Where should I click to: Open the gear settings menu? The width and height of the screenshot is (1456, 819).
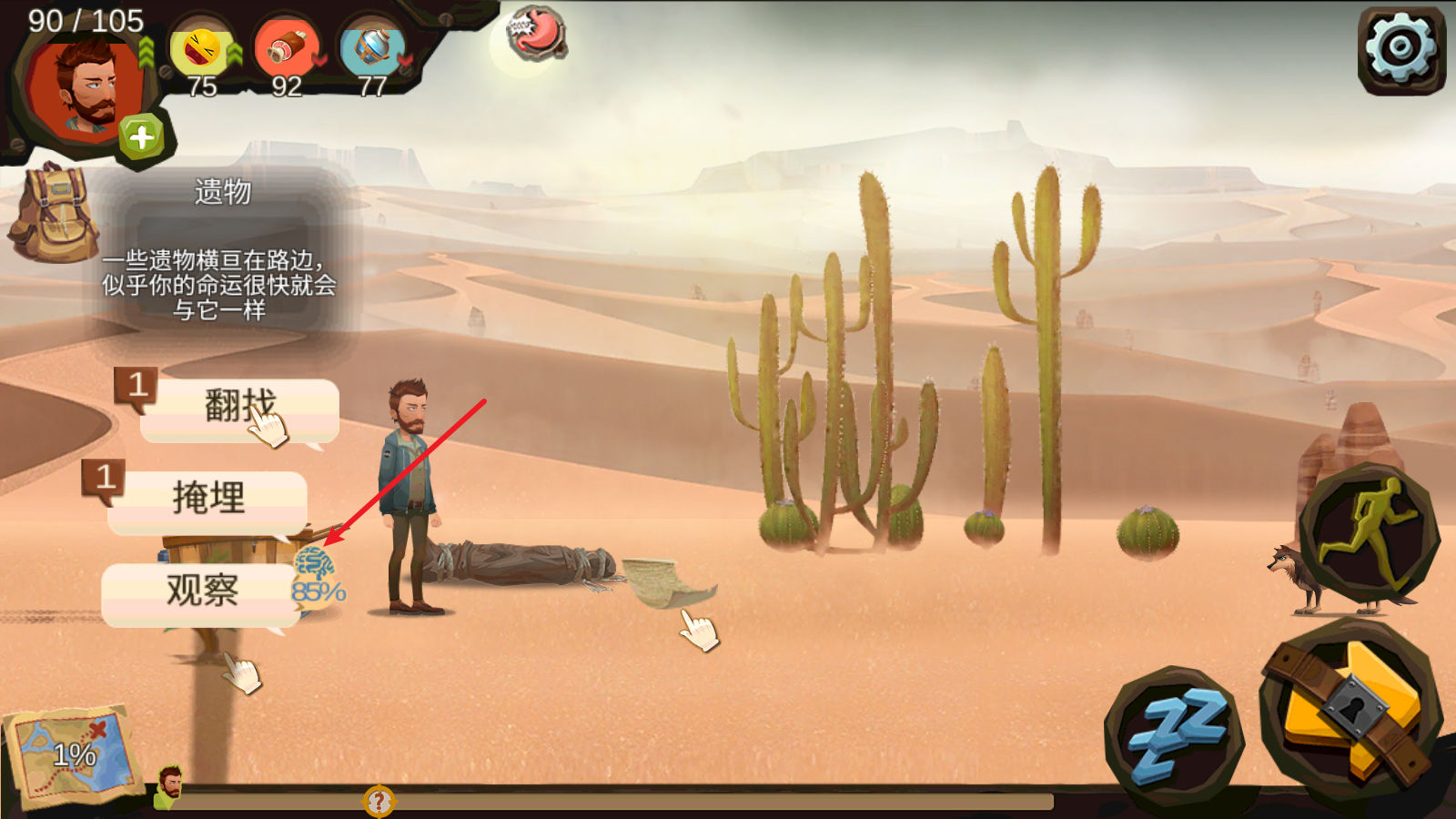coord(1401,49)
